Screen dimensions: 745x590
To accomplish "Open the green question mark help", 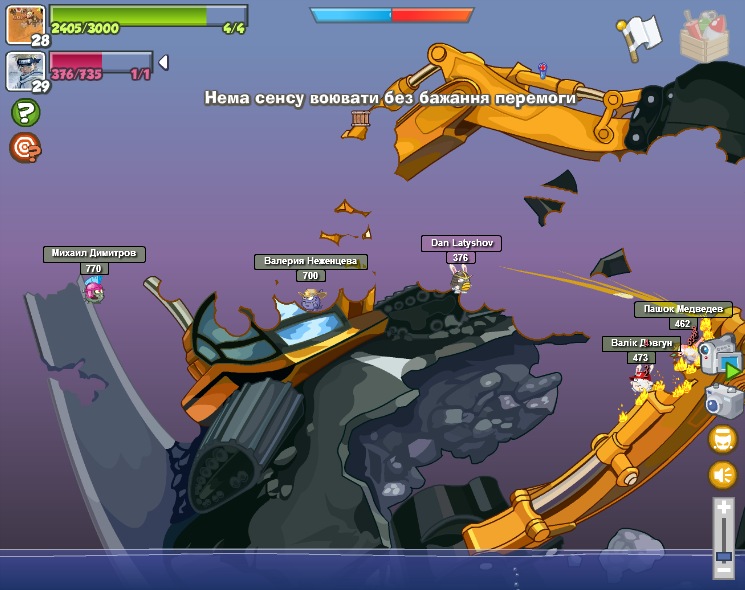I will tap(25, 112).
